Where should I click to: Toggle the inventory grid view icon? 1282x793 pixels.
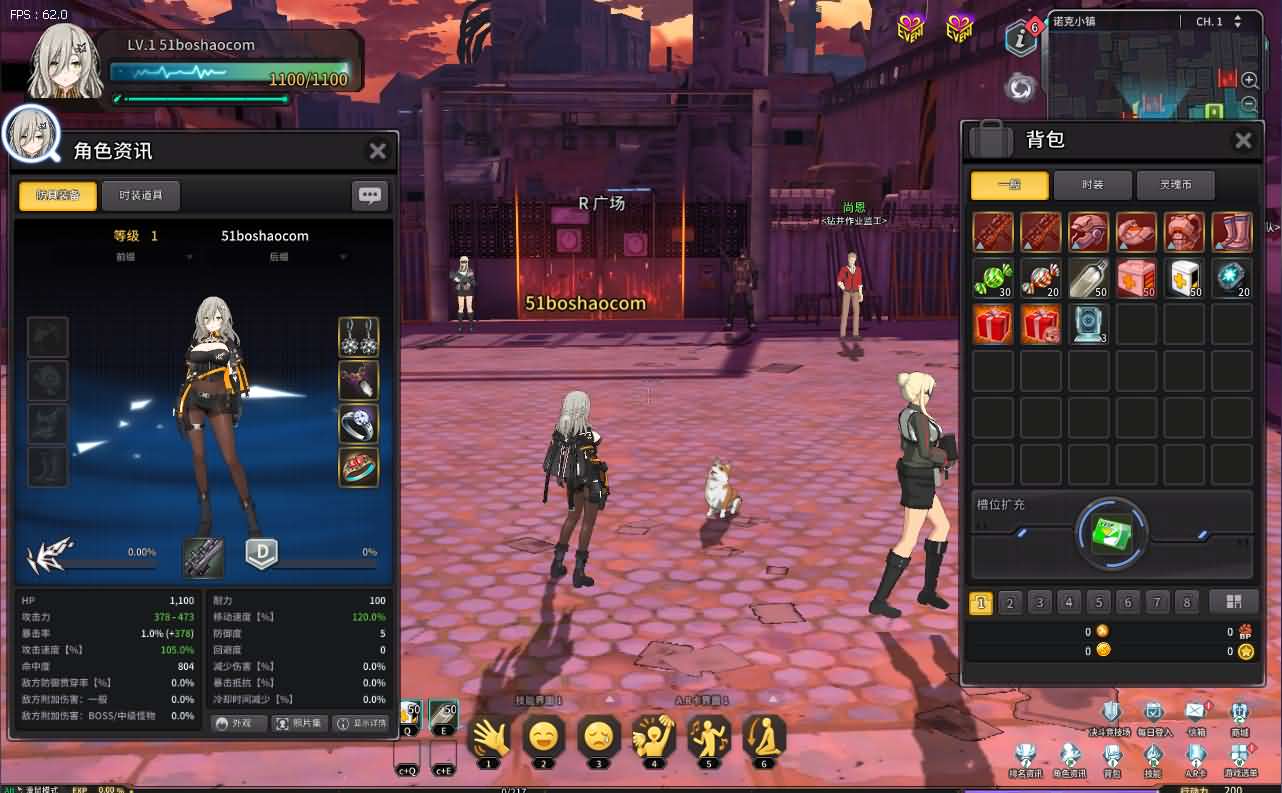tap(1234, 602)
